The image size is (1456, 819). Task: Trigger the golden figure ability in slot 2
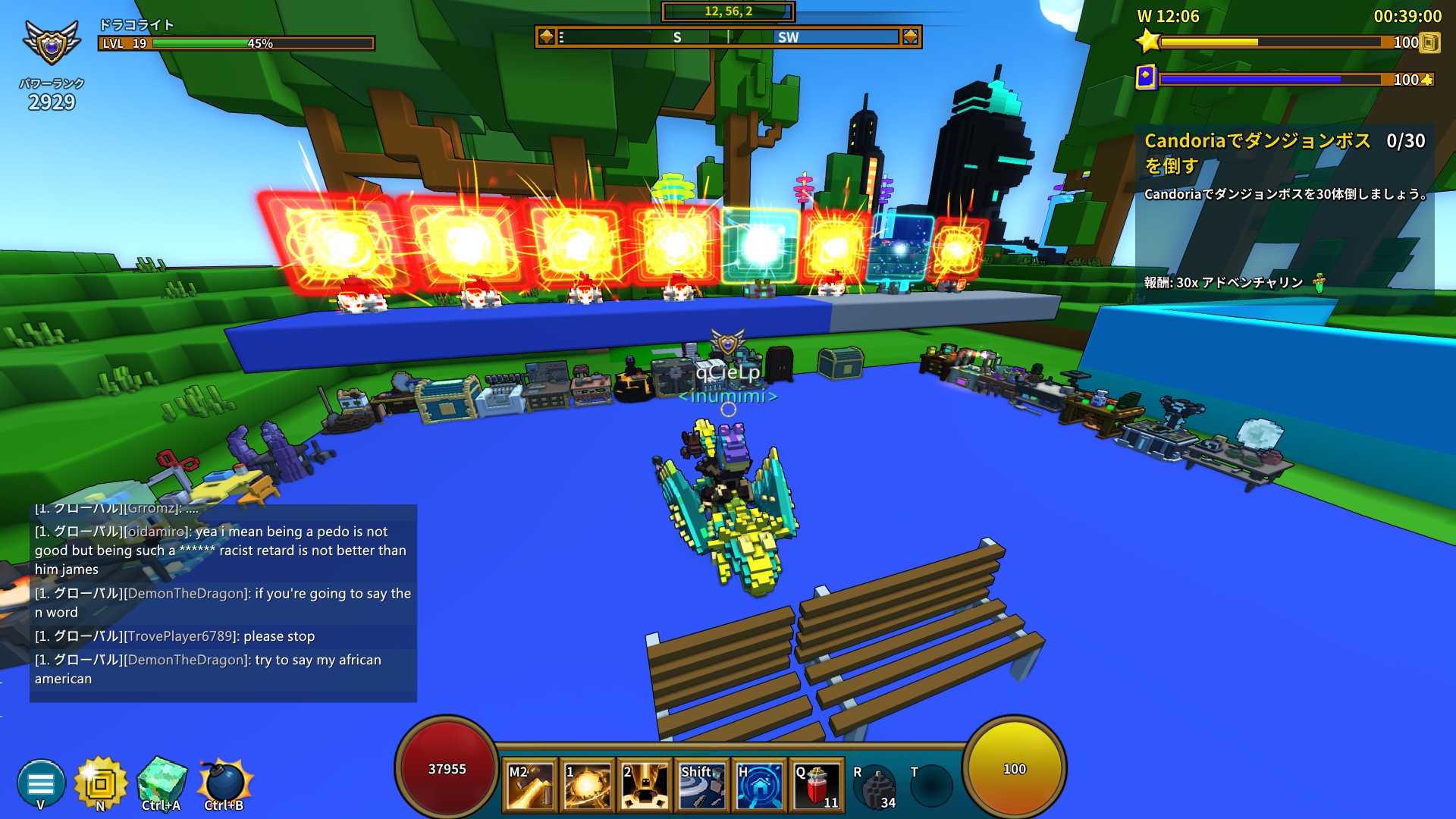tap(645, 786)
